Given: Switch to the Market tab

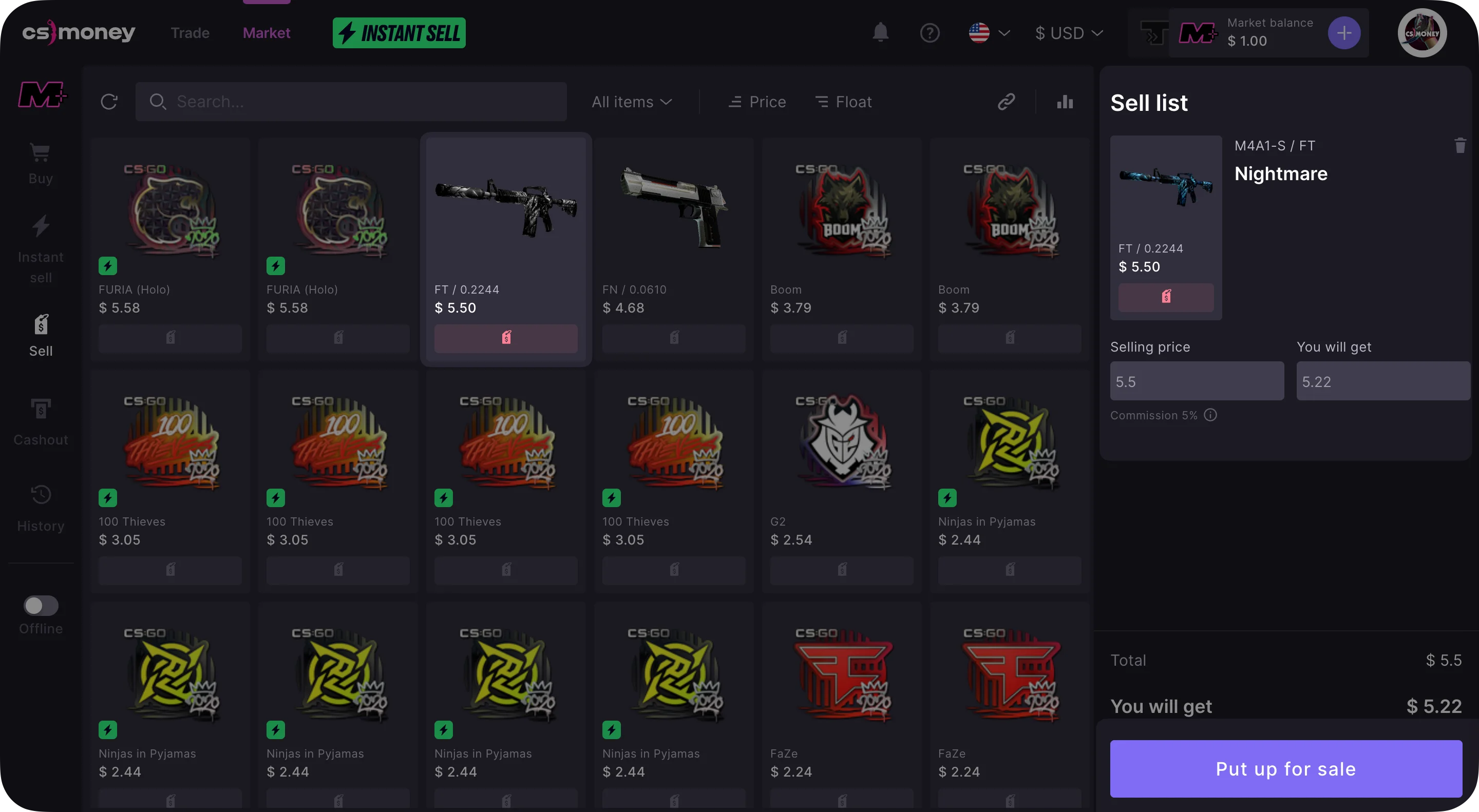Looking at the screenshot, I should (267, 33).
